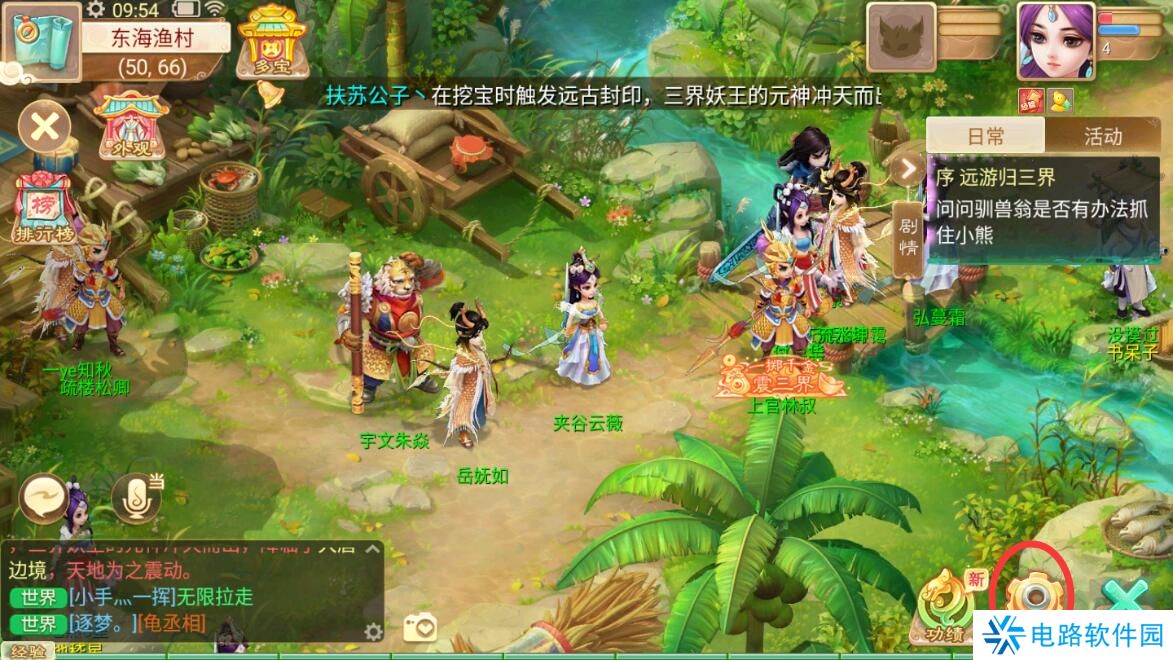
Task: Close the side menu with the X button
Action: (44, 127)
